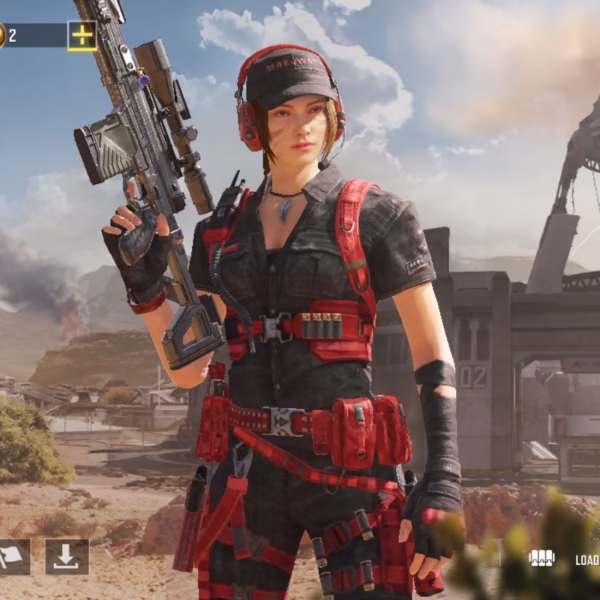Image resolution: width=600 pixels, height=600 pixels.
Task: Open the Loadout button with magazines icon
Action: click(x=543, y=558)
